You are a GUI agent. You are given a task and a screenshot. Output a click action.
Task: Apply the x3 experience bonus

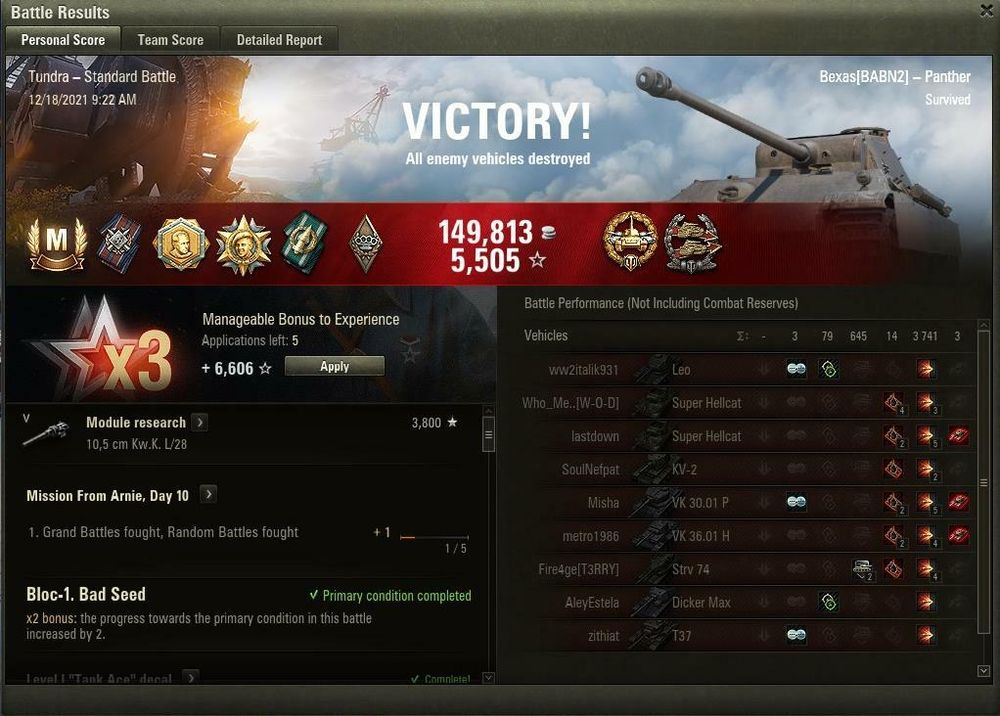(334, 367)
